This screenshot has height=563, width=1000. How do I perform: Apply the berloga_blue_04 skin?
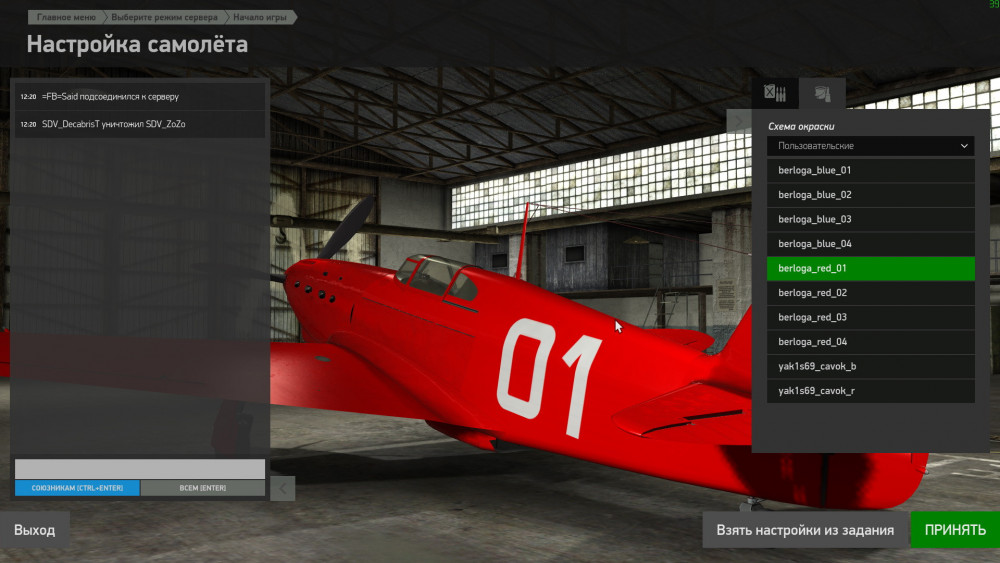[x=870, y=244]
